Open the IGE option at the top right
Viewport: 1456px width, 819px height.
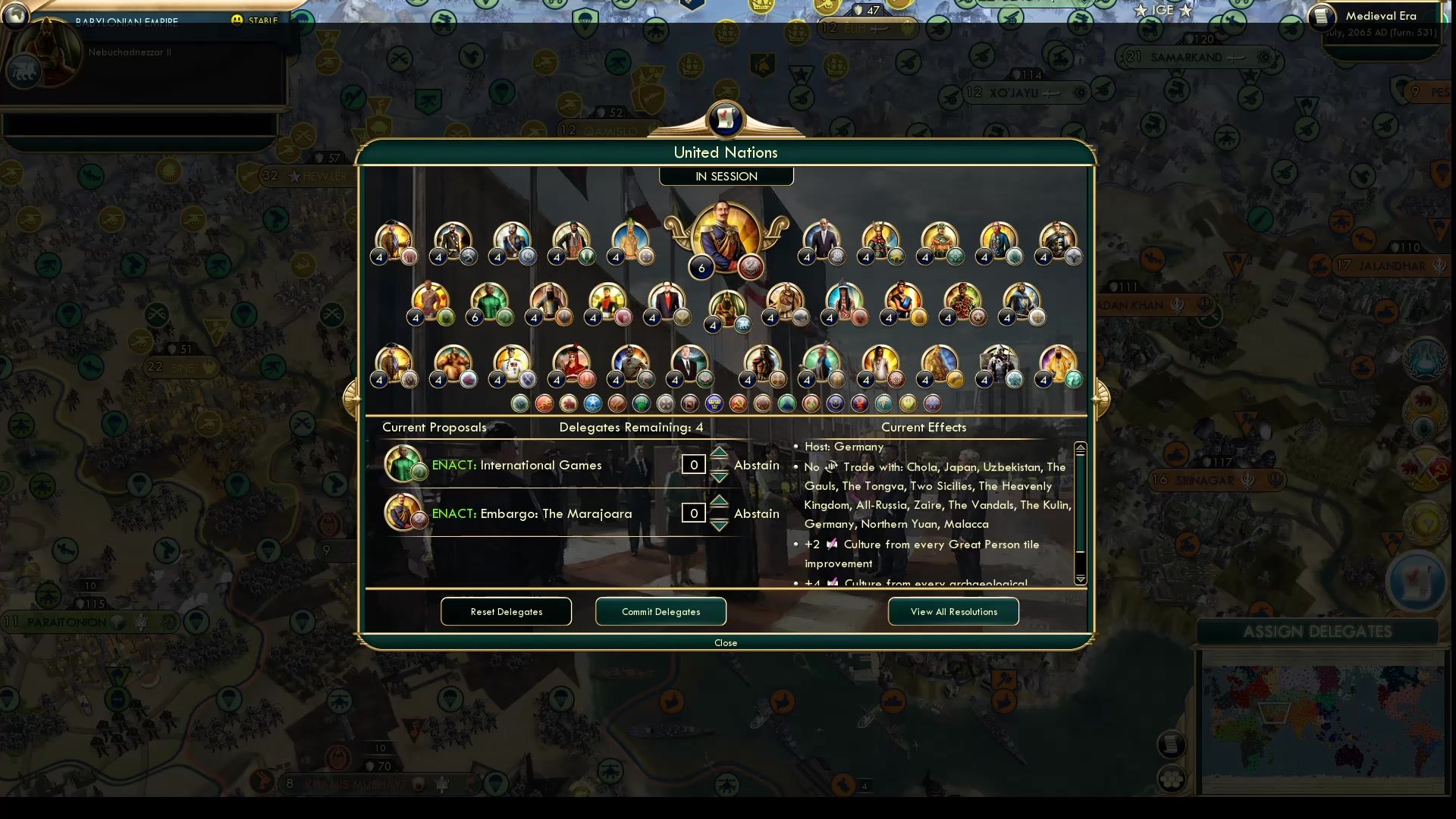[1163, 11]
